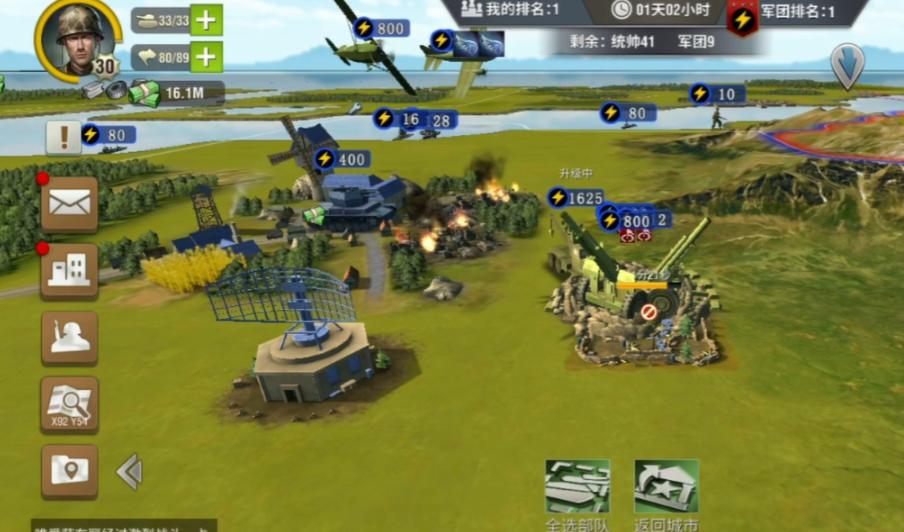Viewport: 904px width, 532px height.
Task: Select the unit marked with power 1625
Action: click(576, 198)
